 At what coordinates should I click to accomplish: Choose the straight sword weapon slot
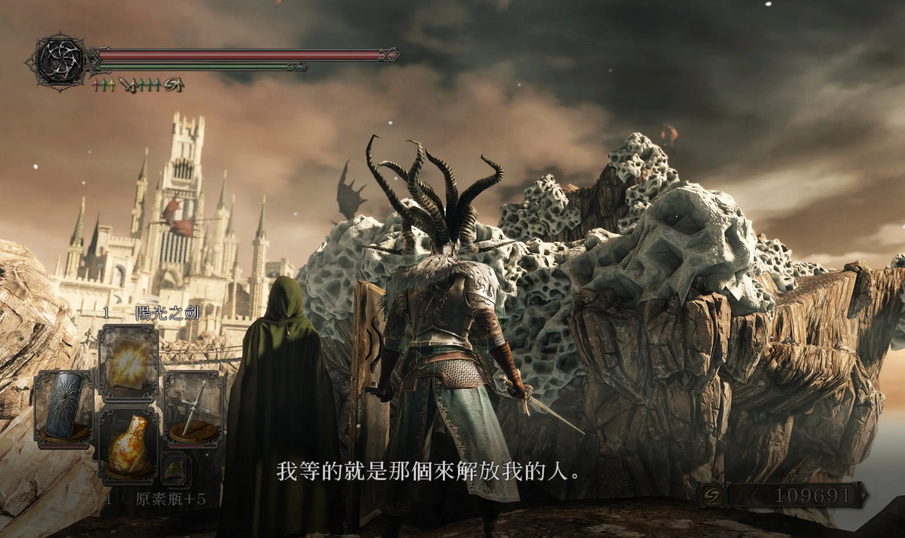tap(192, 407)
